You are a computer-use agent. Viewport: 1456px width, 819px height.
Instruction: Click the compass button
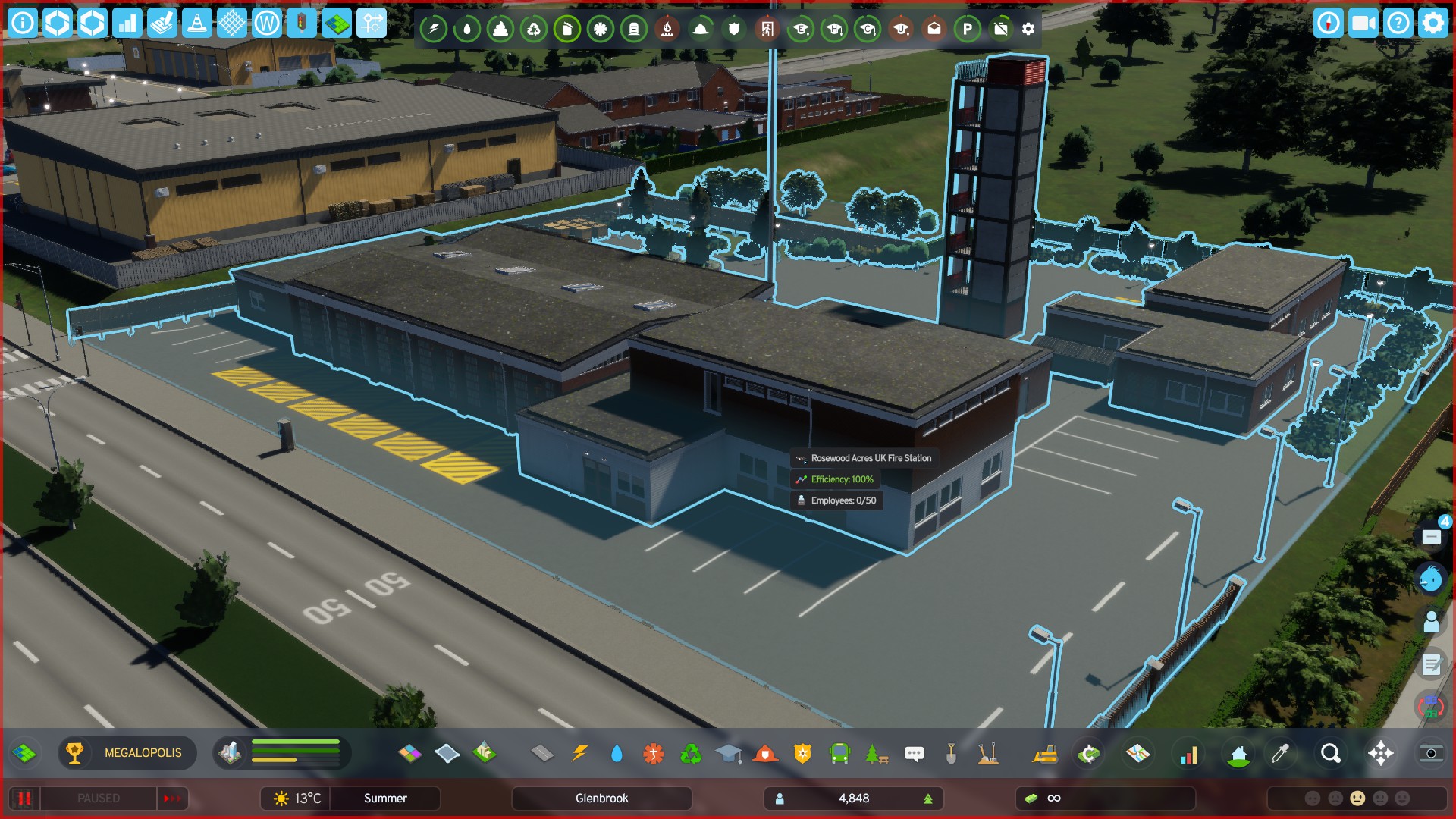pyautogui.click(x=1328, y=24)
